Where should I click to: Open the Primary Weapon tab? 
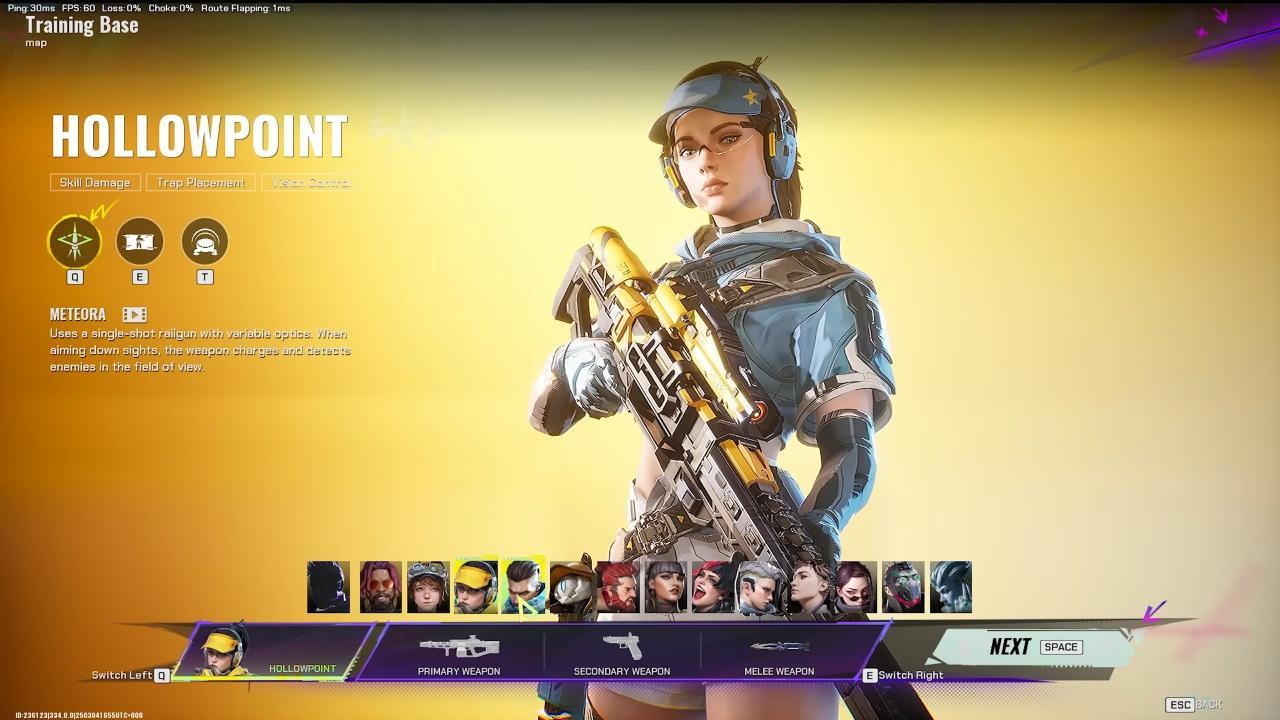coord(459,655)
